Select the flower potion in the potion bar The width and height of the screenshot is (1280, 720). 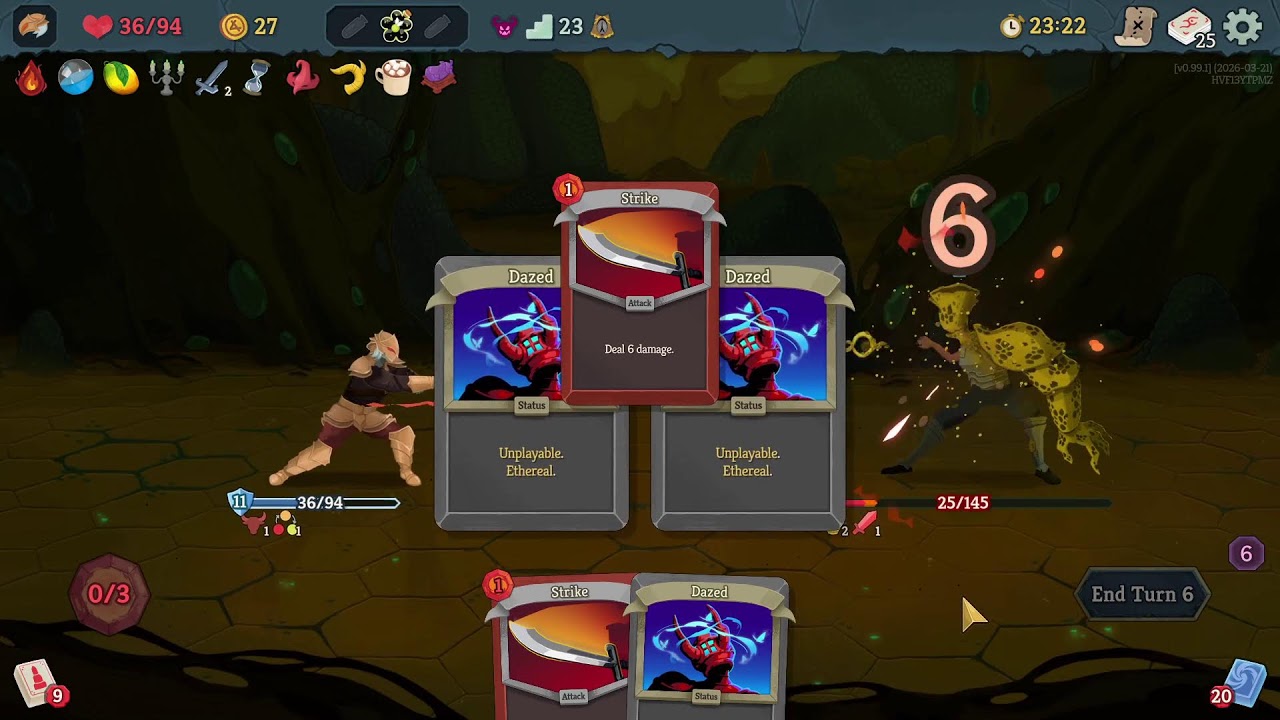[396, 27]
